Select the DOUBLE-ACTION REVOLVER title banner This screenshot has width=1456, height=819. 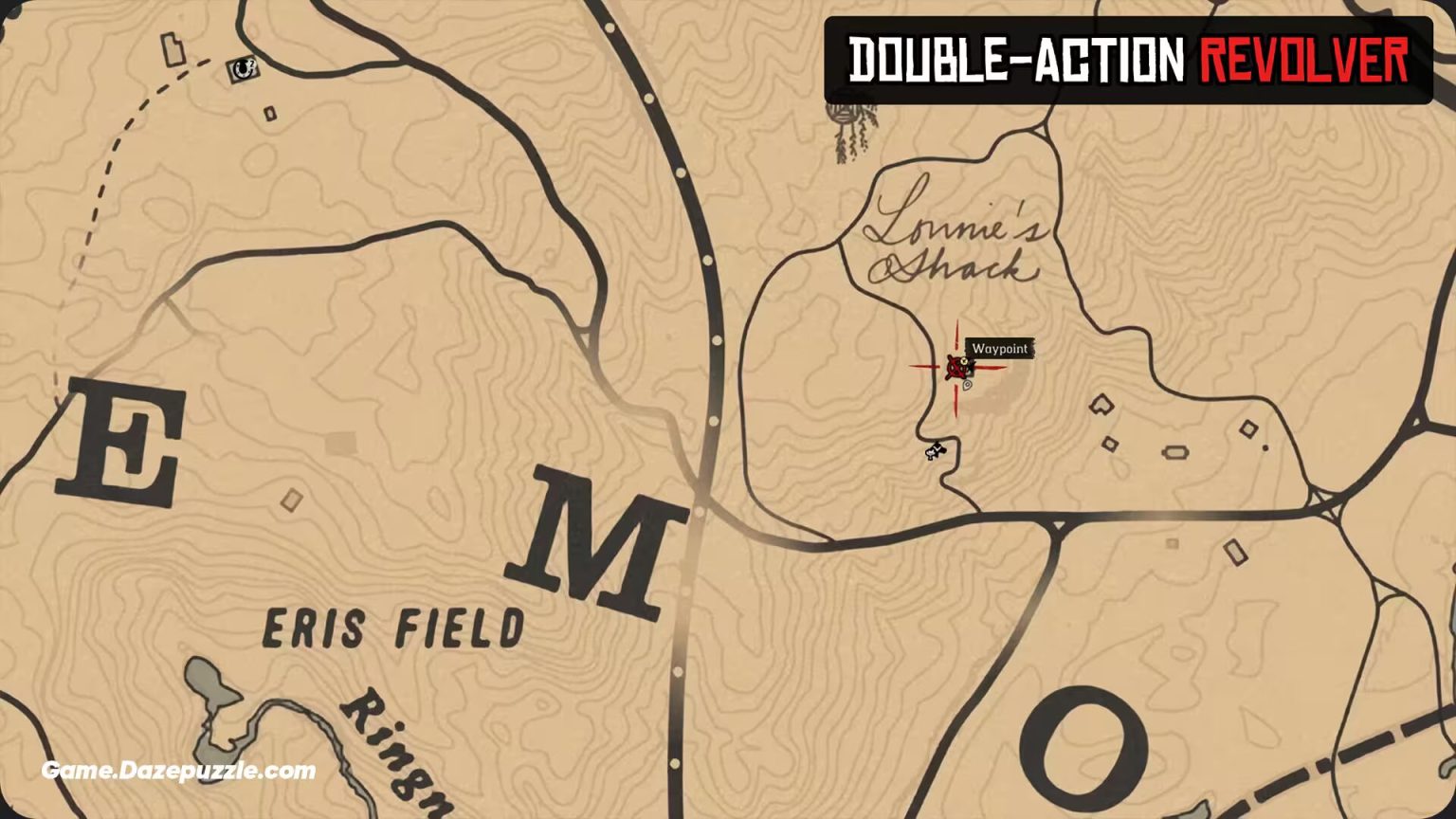pos(1128,55)
